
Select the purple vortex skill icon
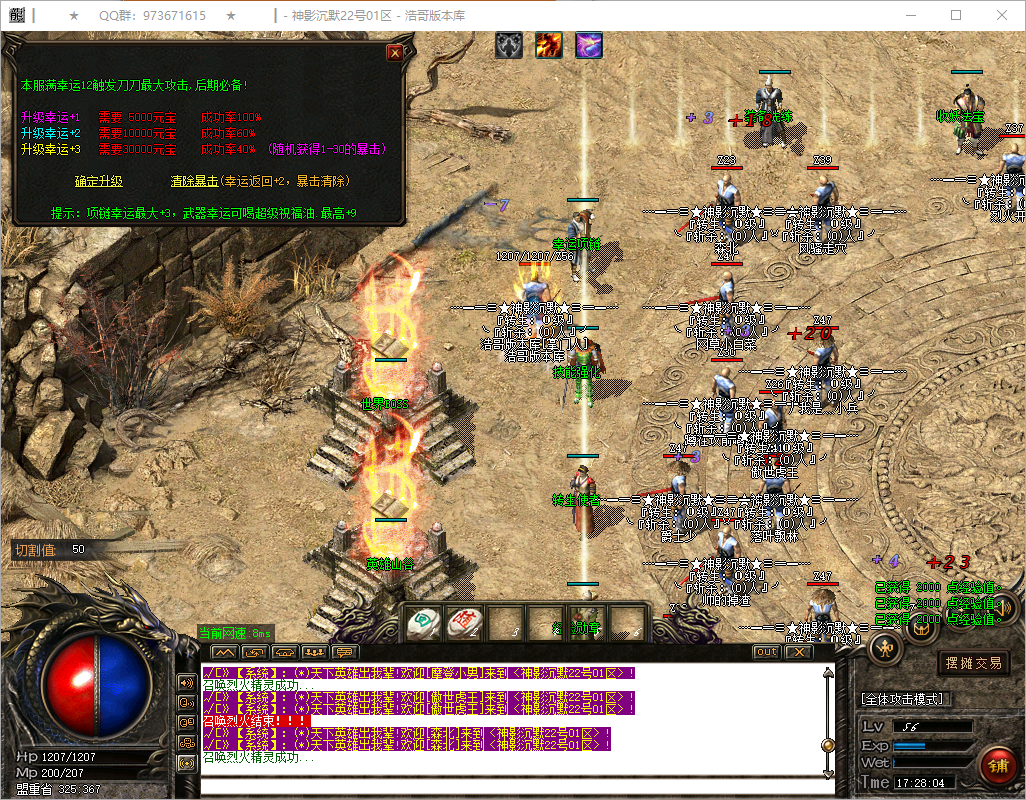(588, 45)
